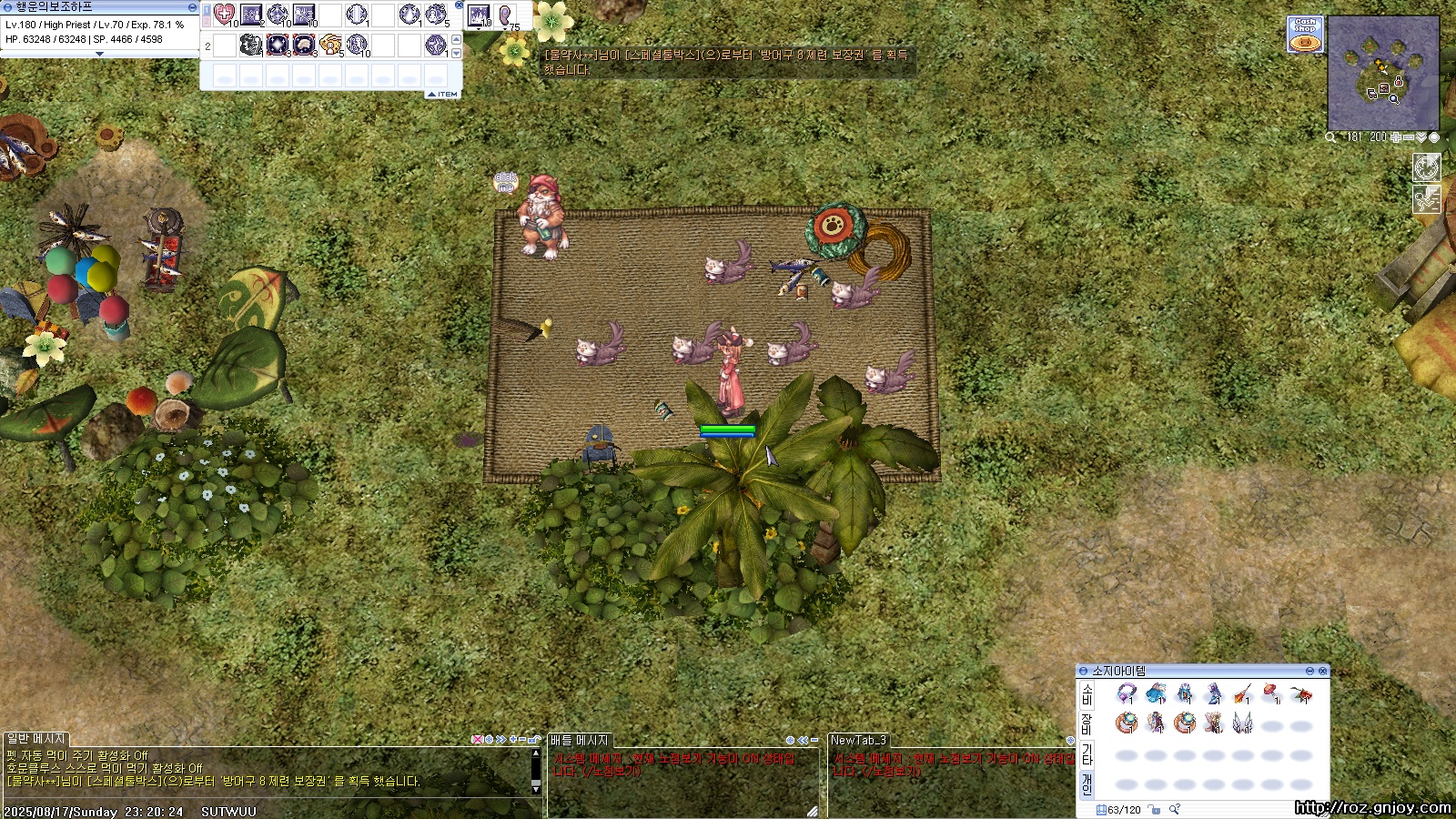Select the white wings item in inventory

[x=1242, y=723]
